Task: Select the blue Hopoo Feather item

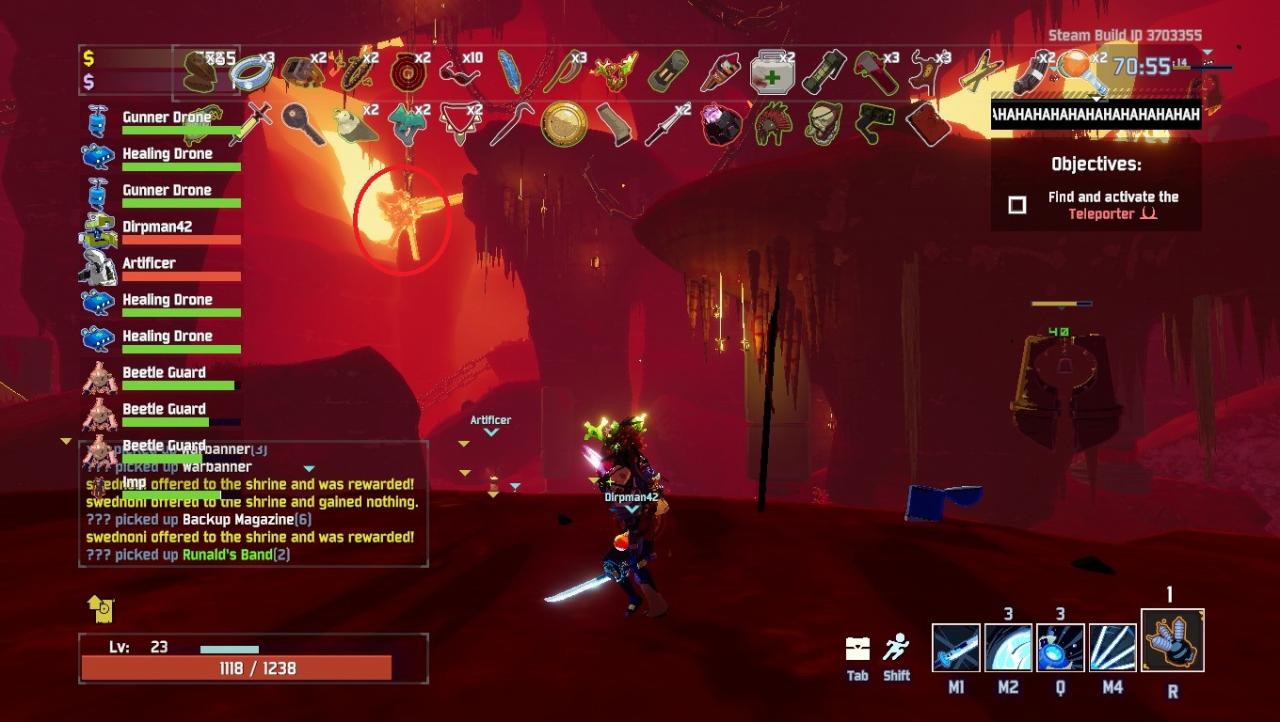Action: click(x=510, y=72)
